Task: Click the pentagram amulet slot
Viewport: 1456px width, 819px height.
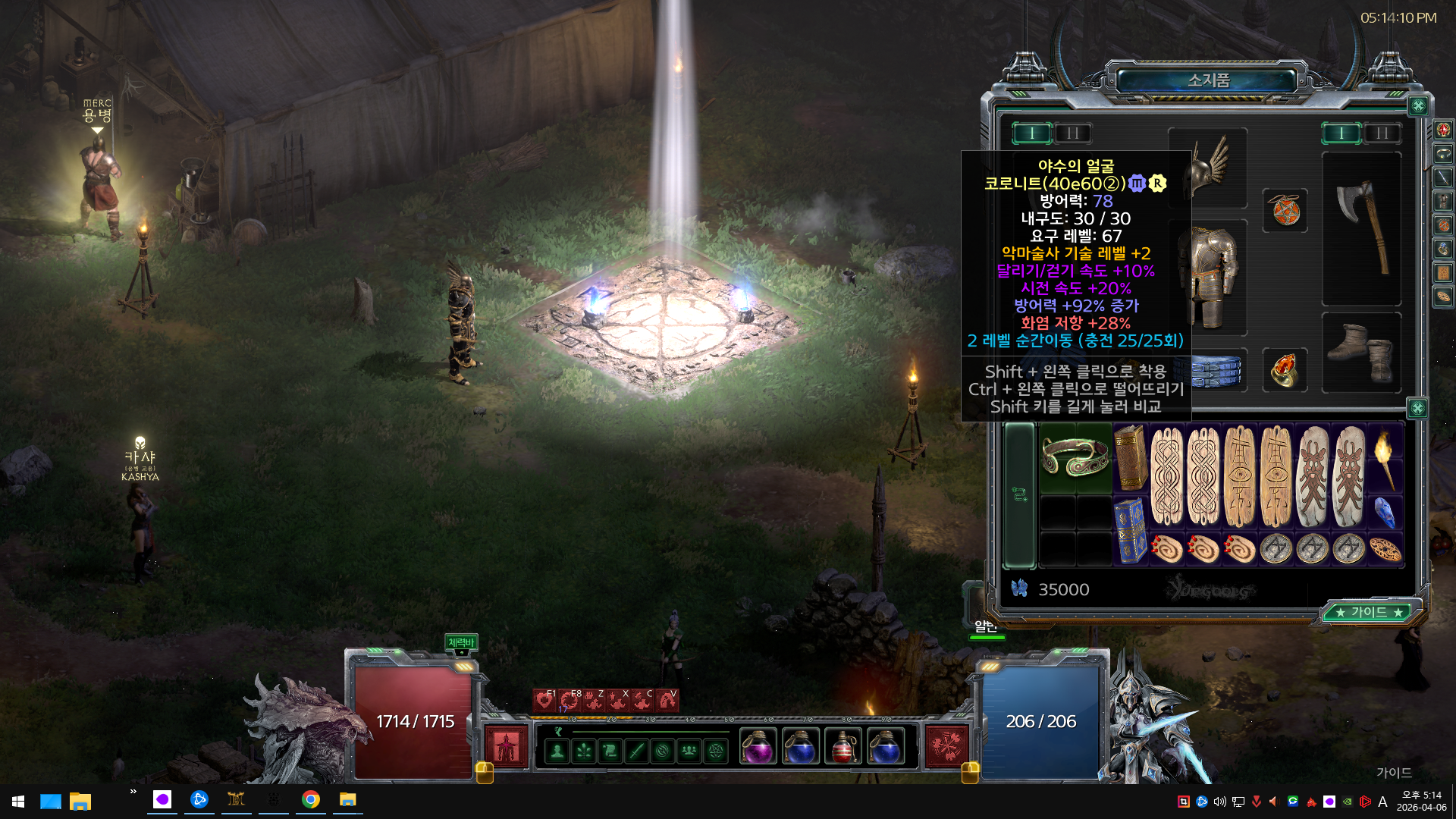Action: coord(1285,210)
